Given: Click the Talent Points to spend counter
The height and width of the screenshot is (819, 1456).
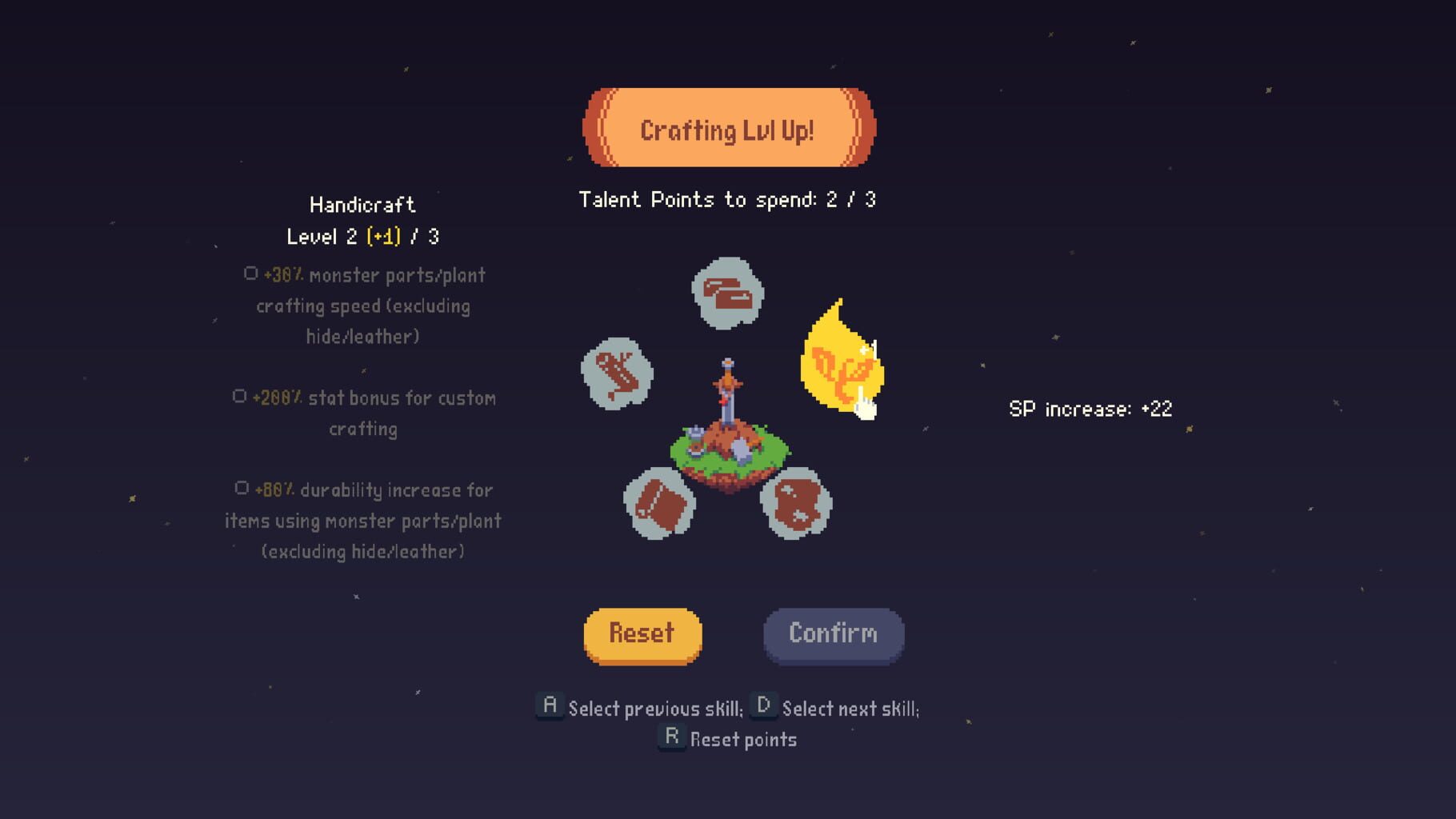Looking at the screenshot, I should 727,200.
